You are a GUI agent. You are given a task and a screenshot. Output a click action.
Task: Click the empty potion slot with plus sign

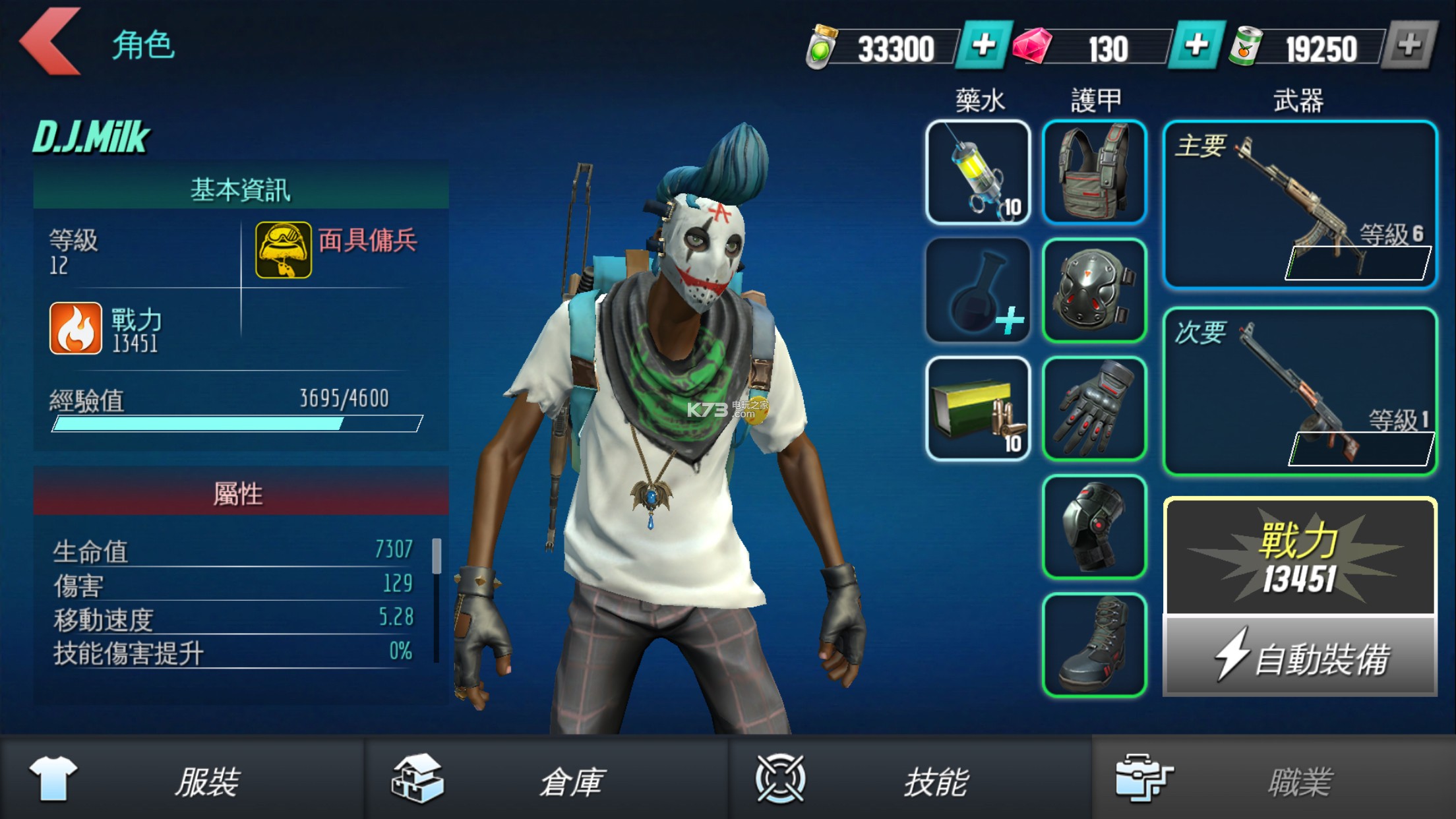tap(977, 290)
